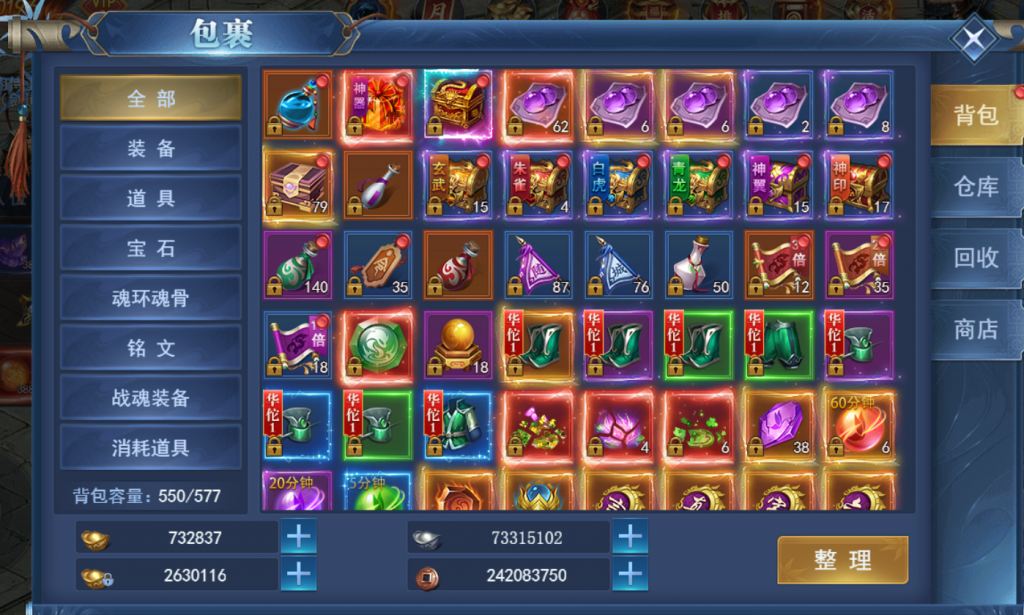Add gold ingots with the plus button
This screenshot has width=1024, height=615.
pyautogui.click(x=299, y=537)
